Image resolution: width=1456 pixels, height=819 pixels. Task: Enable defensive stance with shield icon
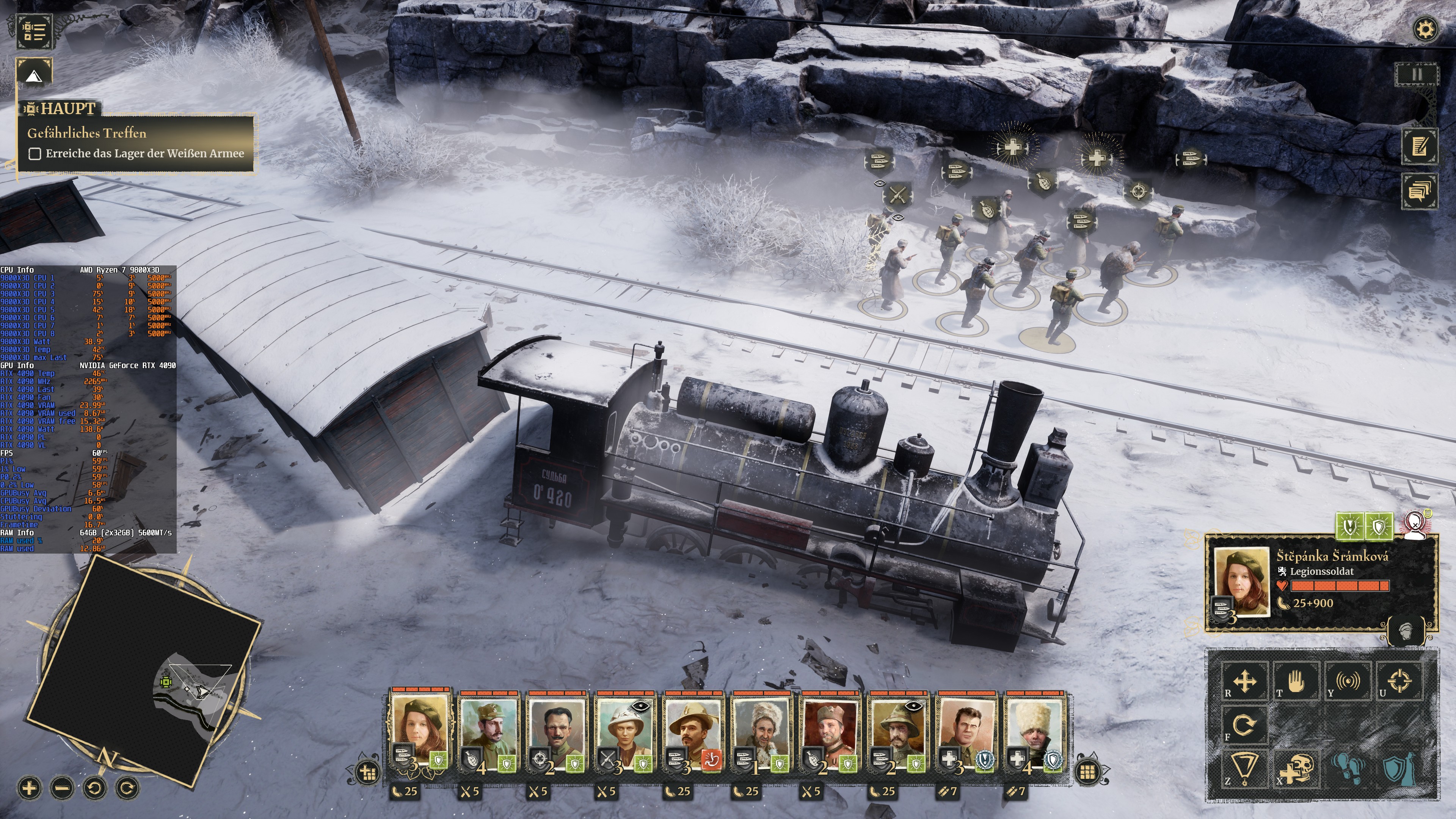point(1399,772)
